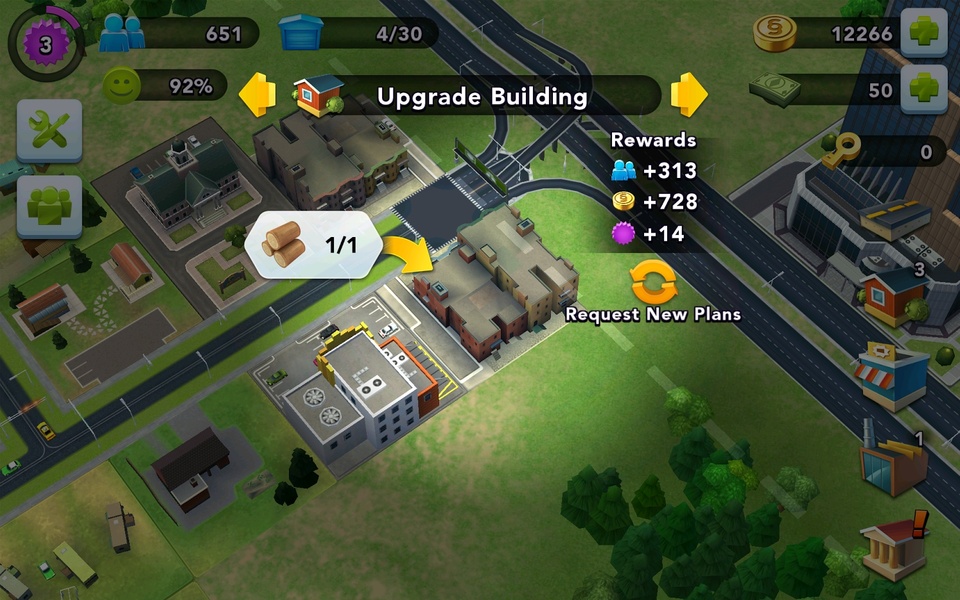Viewport: 960px width, 600px height.
Task: Click the left yellow arrow beside Upgrade Building
Action: [258, 95]
